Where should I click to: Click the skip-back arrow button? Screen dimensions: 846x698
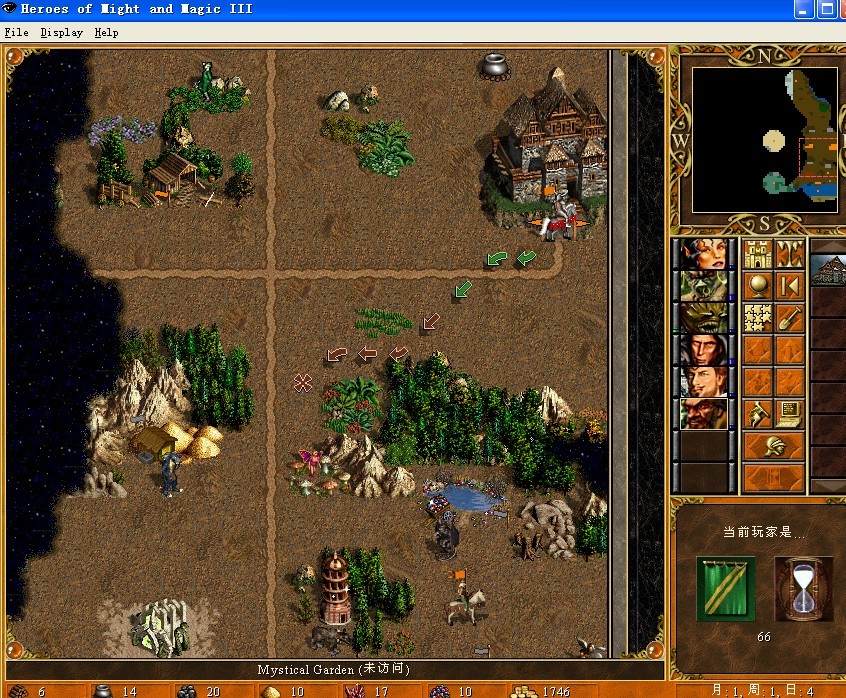790,286
